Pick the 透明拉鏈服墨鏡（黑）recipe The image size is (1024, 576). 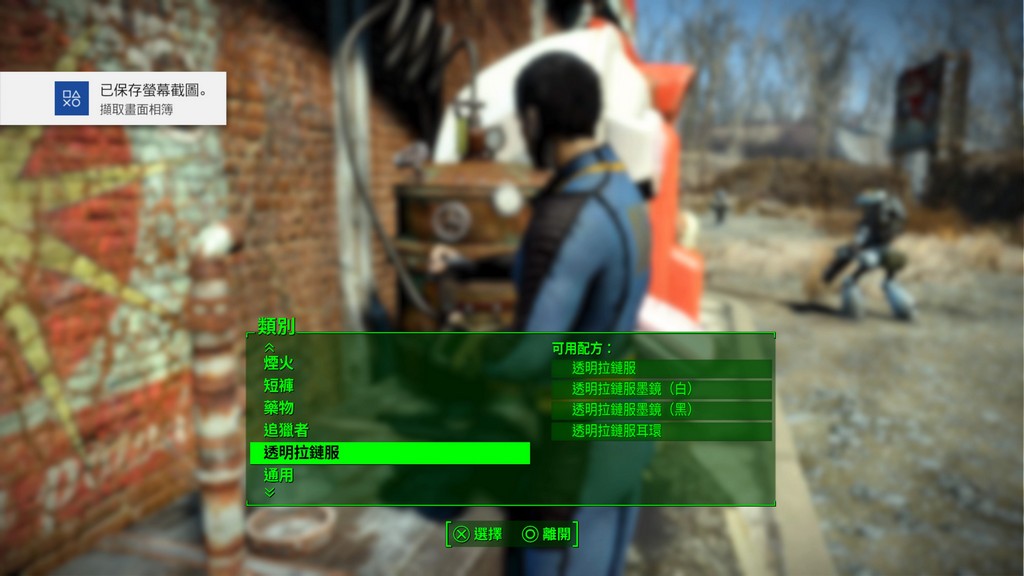click(661, 410)
